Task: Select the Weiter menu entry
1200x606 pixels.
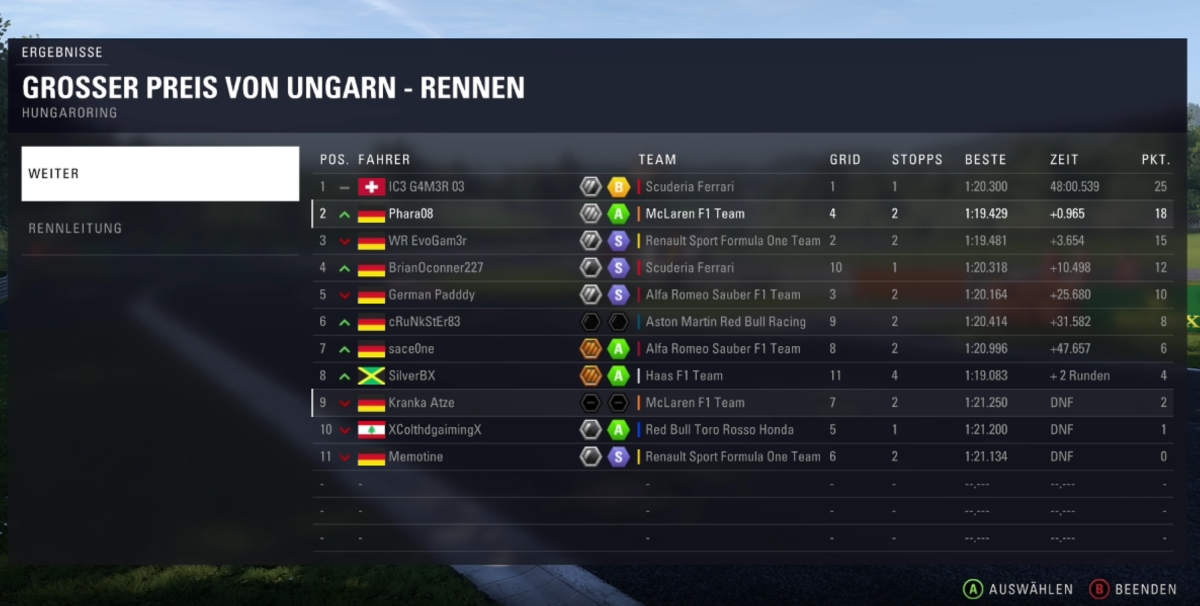Action: 160,174
